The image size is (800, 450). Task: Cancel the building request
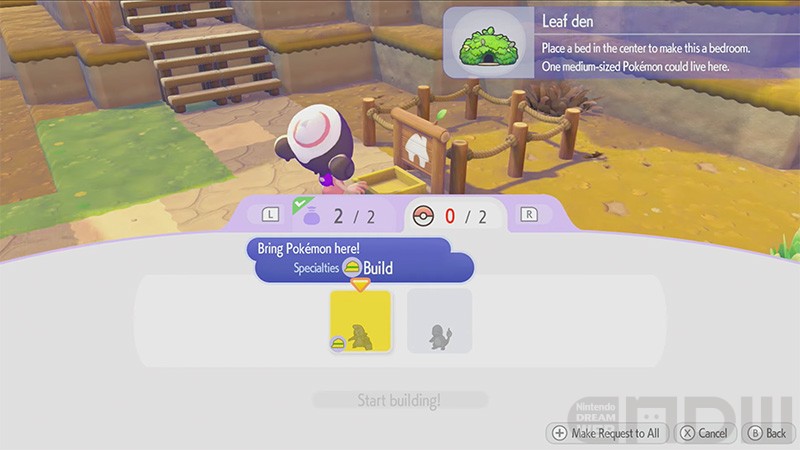705,433
